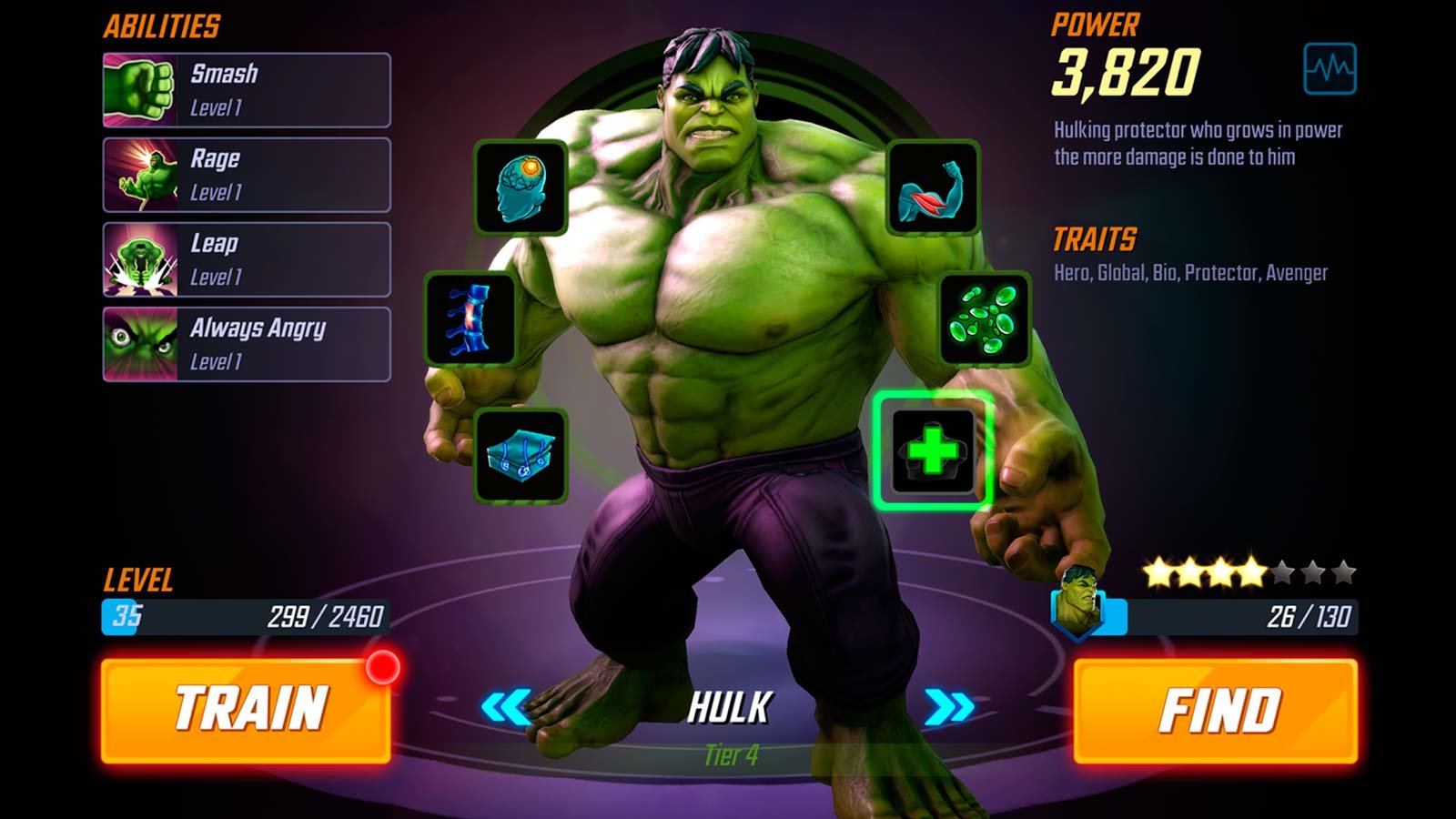Inspect the Always Angry passive ability
The image size is (1456, 819).
click(x=247, y=344)
